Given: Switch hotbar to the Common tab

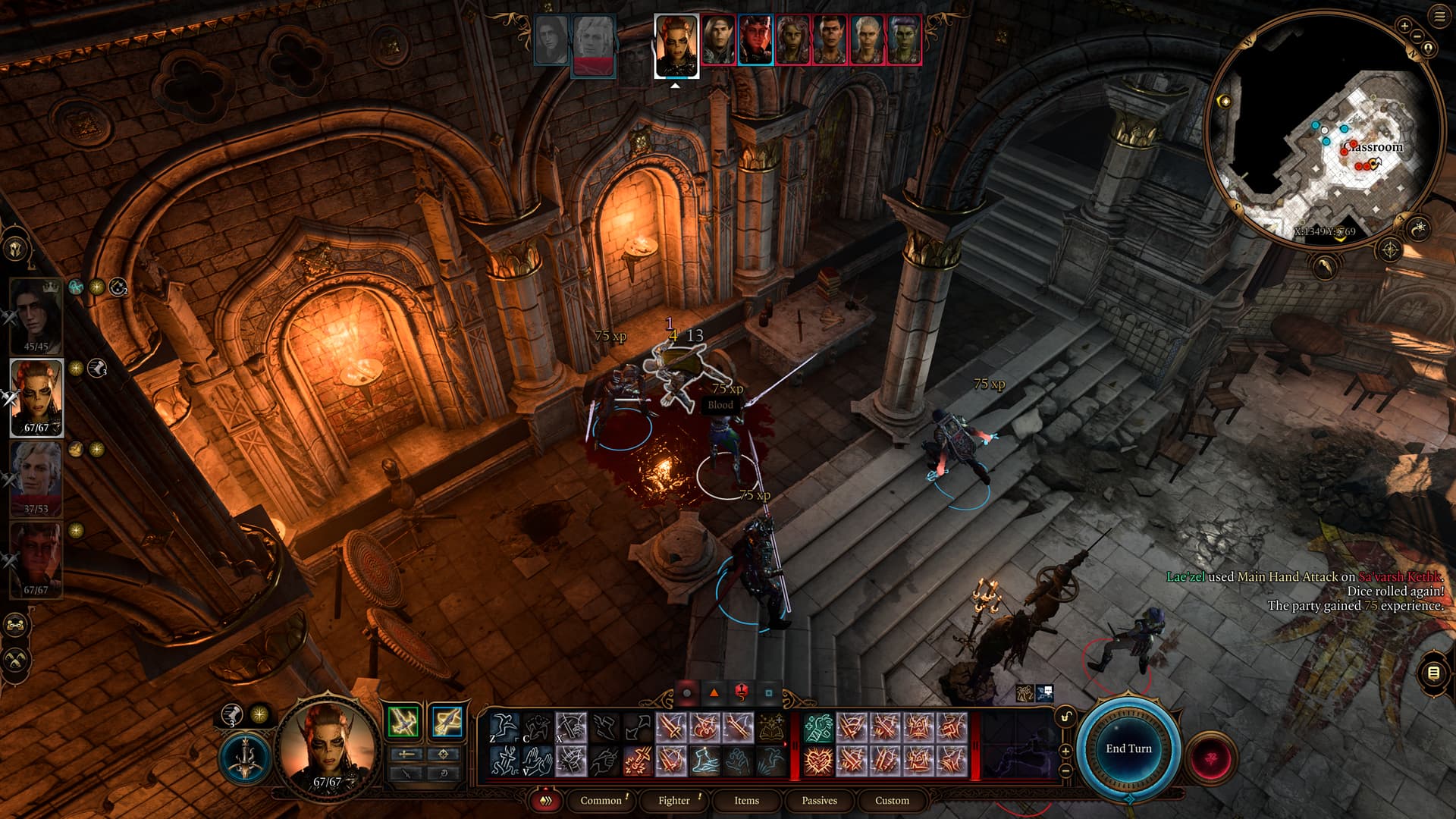Looking at the screenshot, I should click(601, 800).
